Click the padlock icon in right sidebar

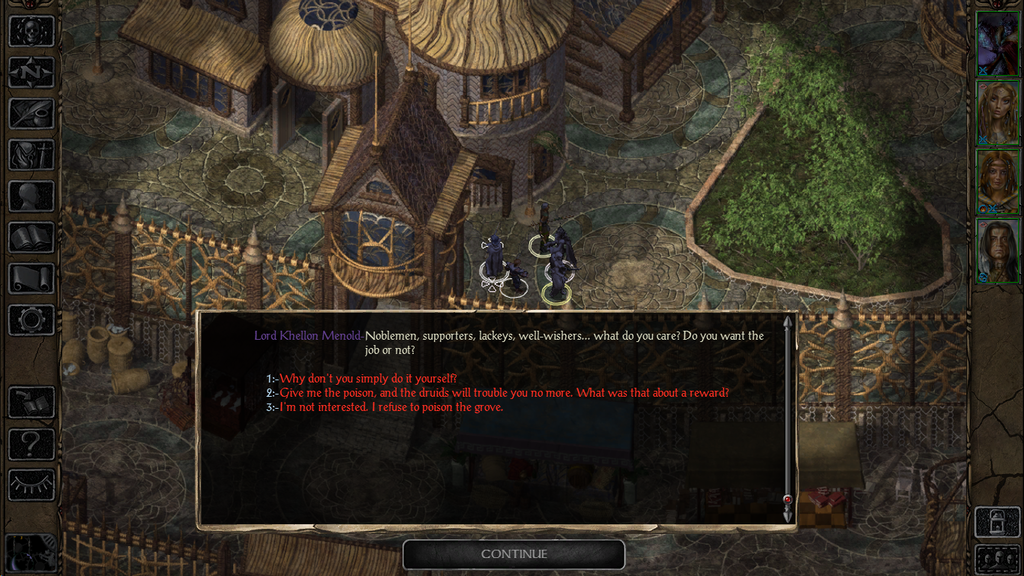coord(997,521)
